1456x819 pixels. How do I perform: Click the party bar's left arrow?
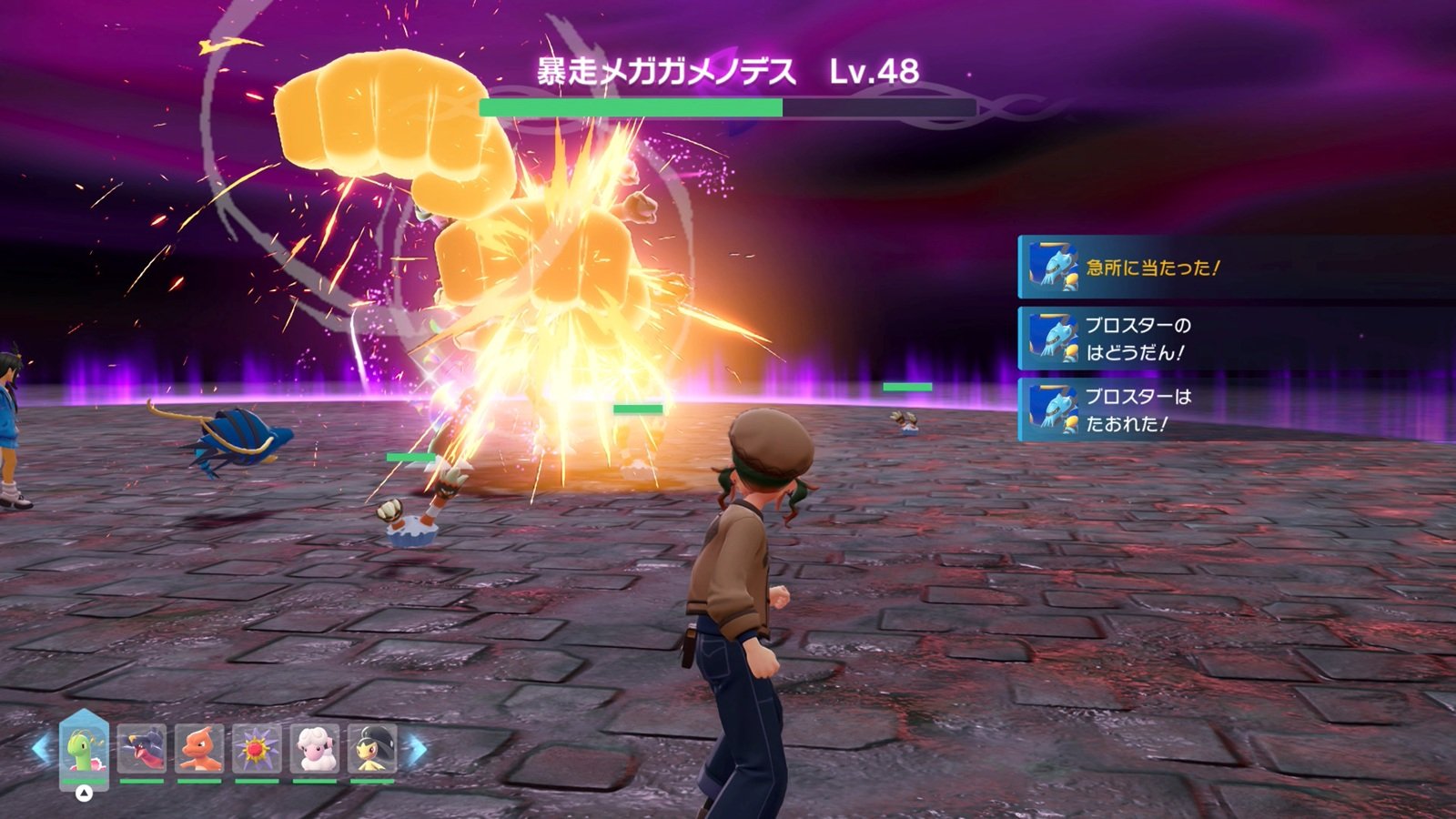tap(41, 749)
